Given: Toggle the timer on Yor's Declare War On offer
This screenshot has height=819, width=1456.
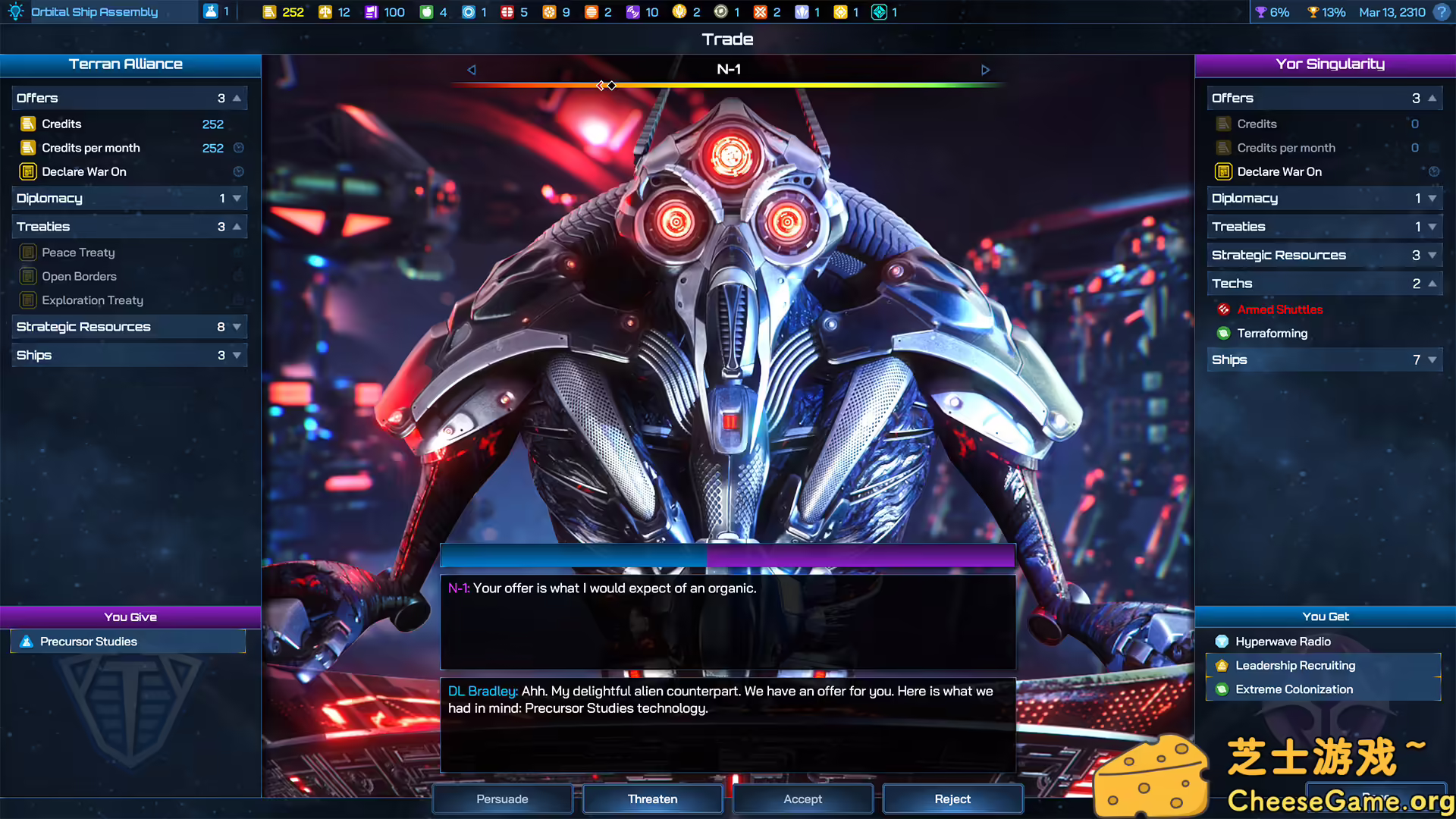Looking at the screenshot, I should coord(1435,171).
